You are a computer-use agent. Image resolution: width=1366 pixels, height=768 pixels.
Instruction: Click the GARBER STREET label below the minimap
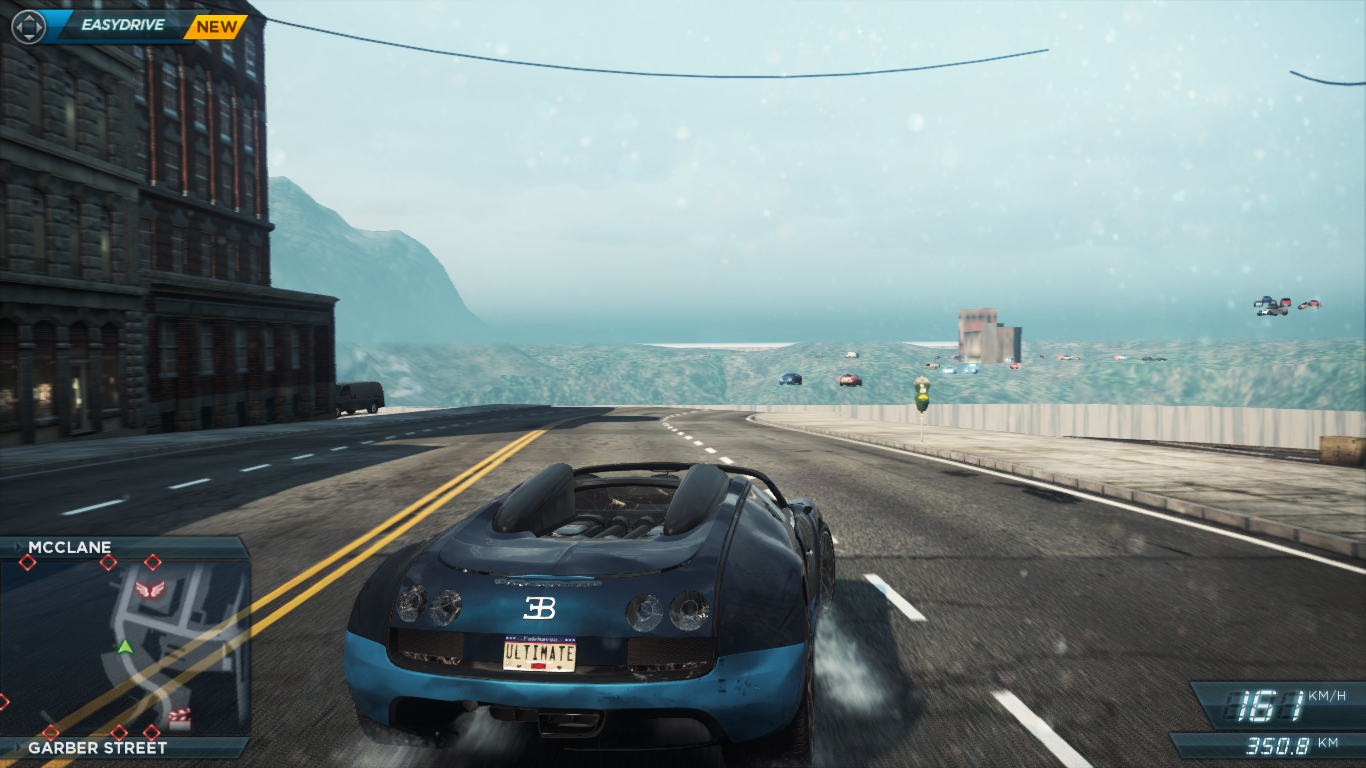pos(97,747)
